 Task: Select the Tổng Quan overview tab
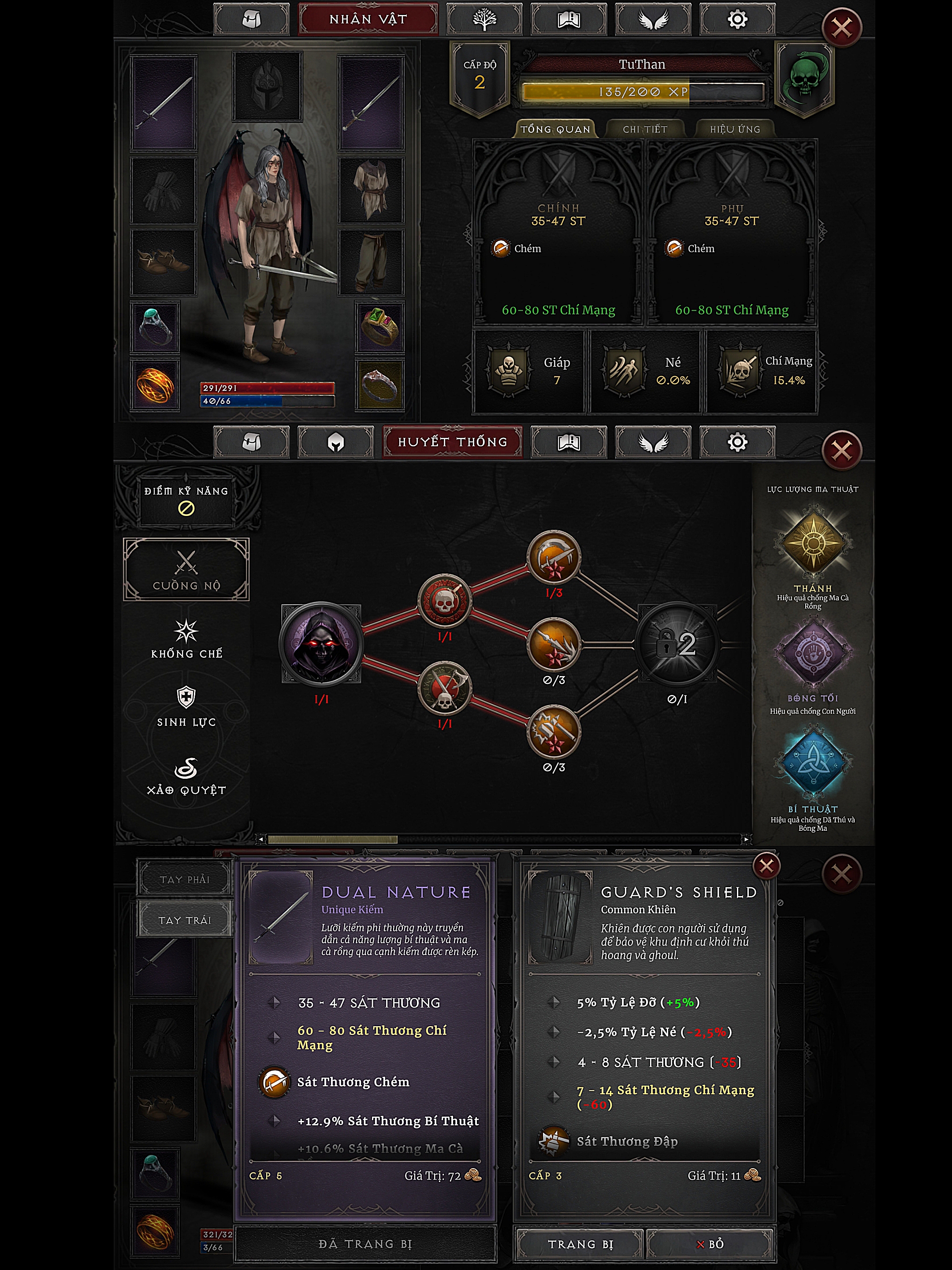(555, 129)
